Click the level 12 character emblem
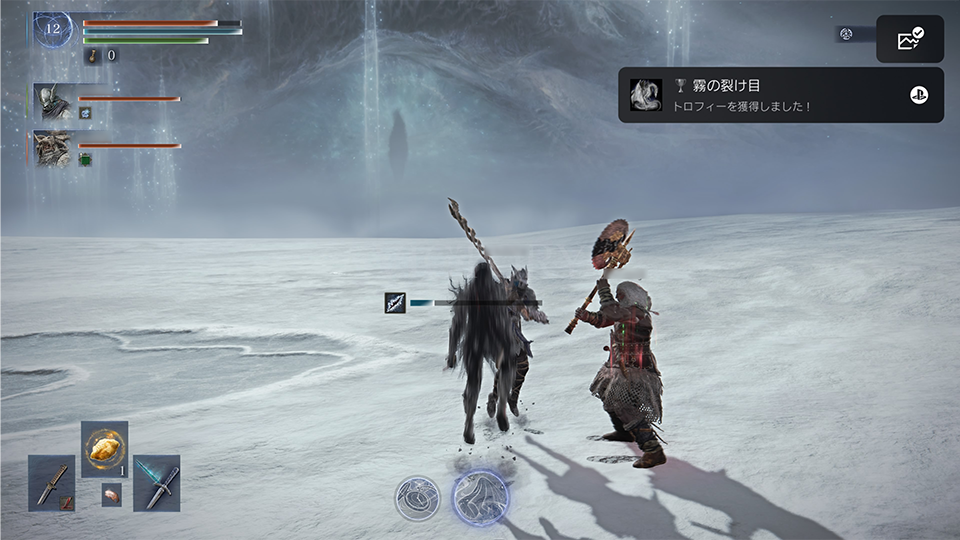Screen dimensions: 960x540 click(x=53, y=29)
